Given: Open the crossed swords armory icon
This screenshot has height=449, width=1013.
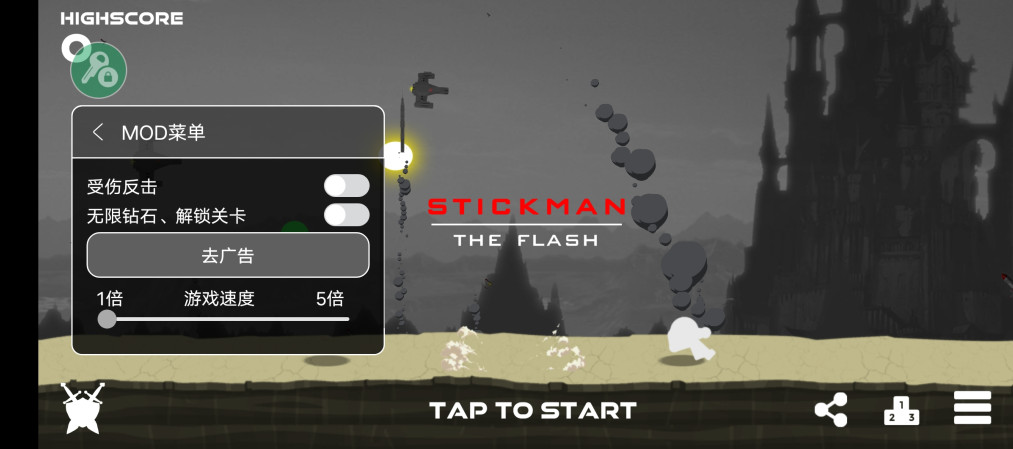Looking at the screenshot, I should [83, 408].
